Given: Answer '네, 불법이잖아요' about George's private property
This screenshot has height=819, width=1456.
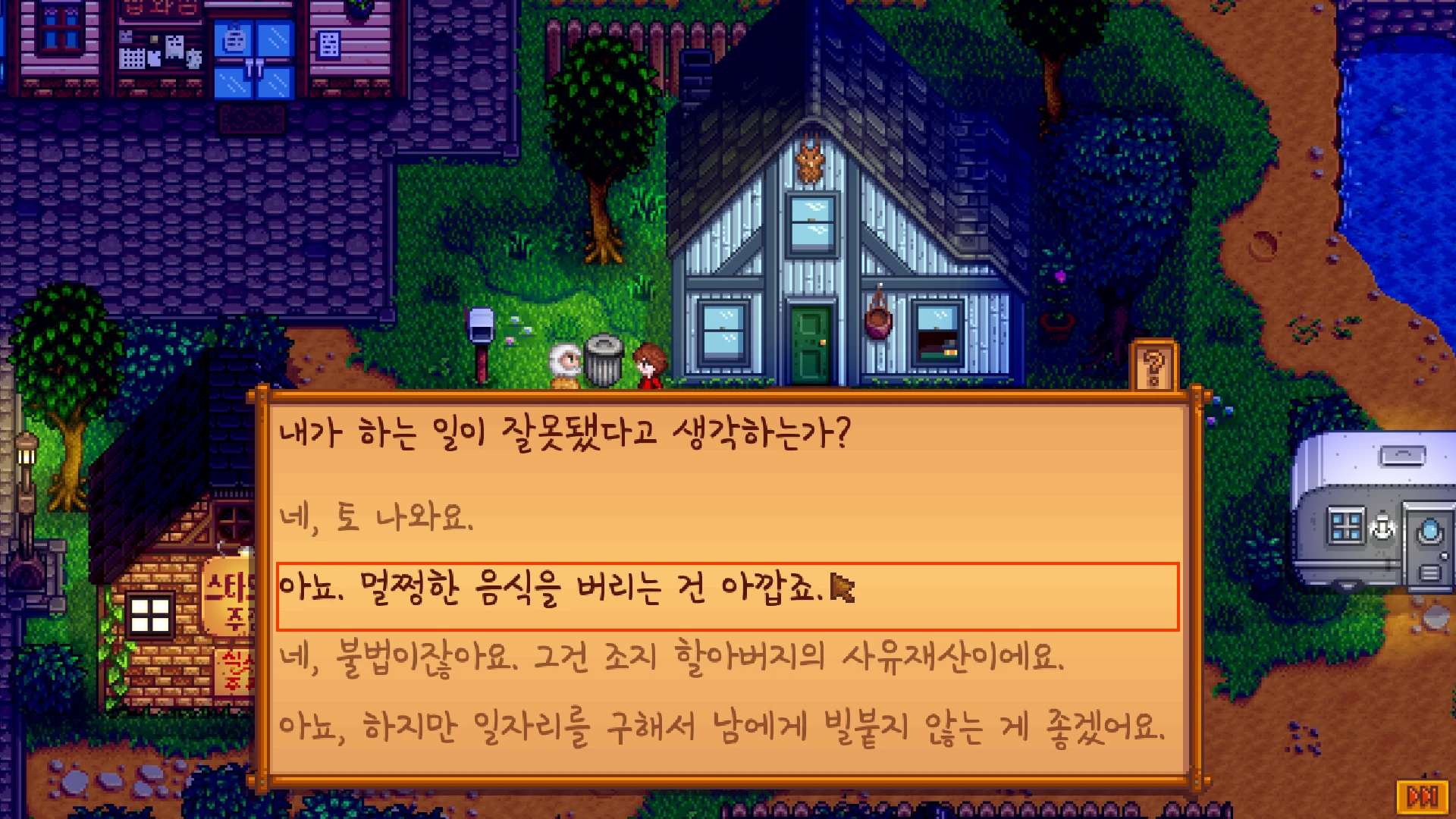Looking at the screenshot, I should (671, 657).
